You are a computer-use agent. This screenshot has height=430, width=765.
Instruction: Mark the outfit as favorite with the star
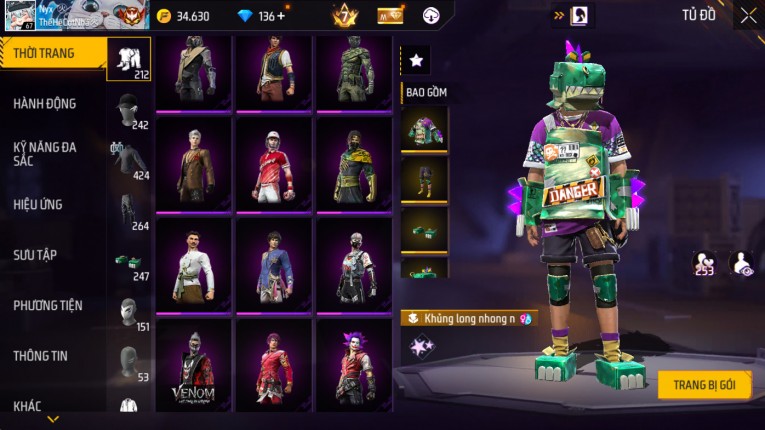tap(416, 61)
